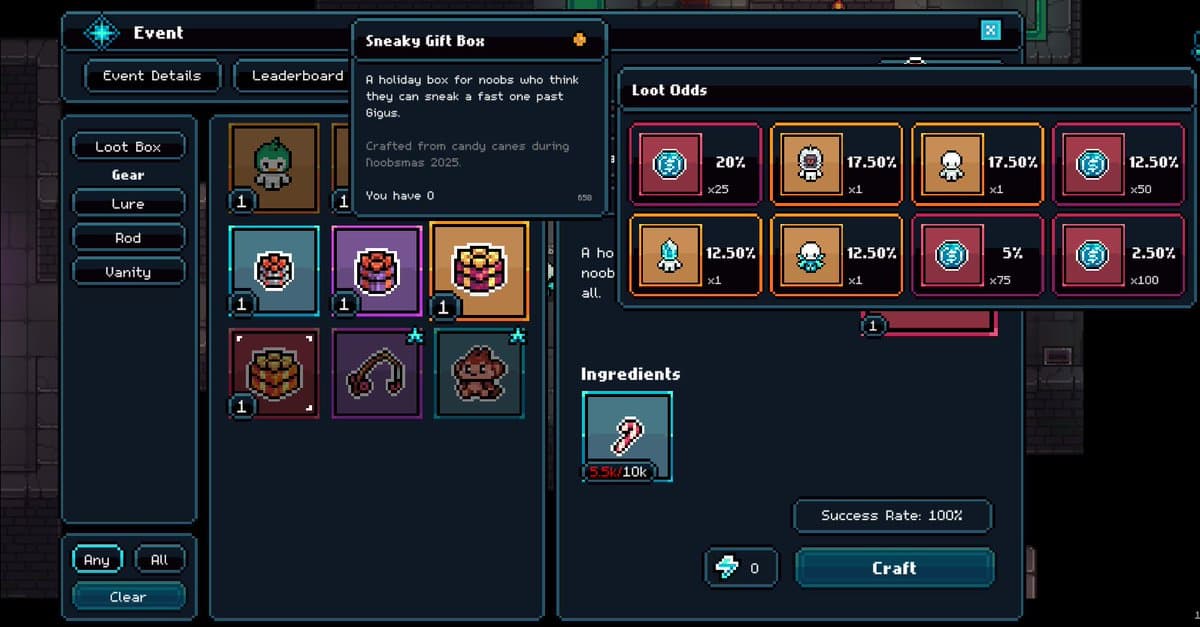This screenshot has width=1200, height=627.
Task: Choose the gingerbread figure recipe slot
Action: coord(480,374)
